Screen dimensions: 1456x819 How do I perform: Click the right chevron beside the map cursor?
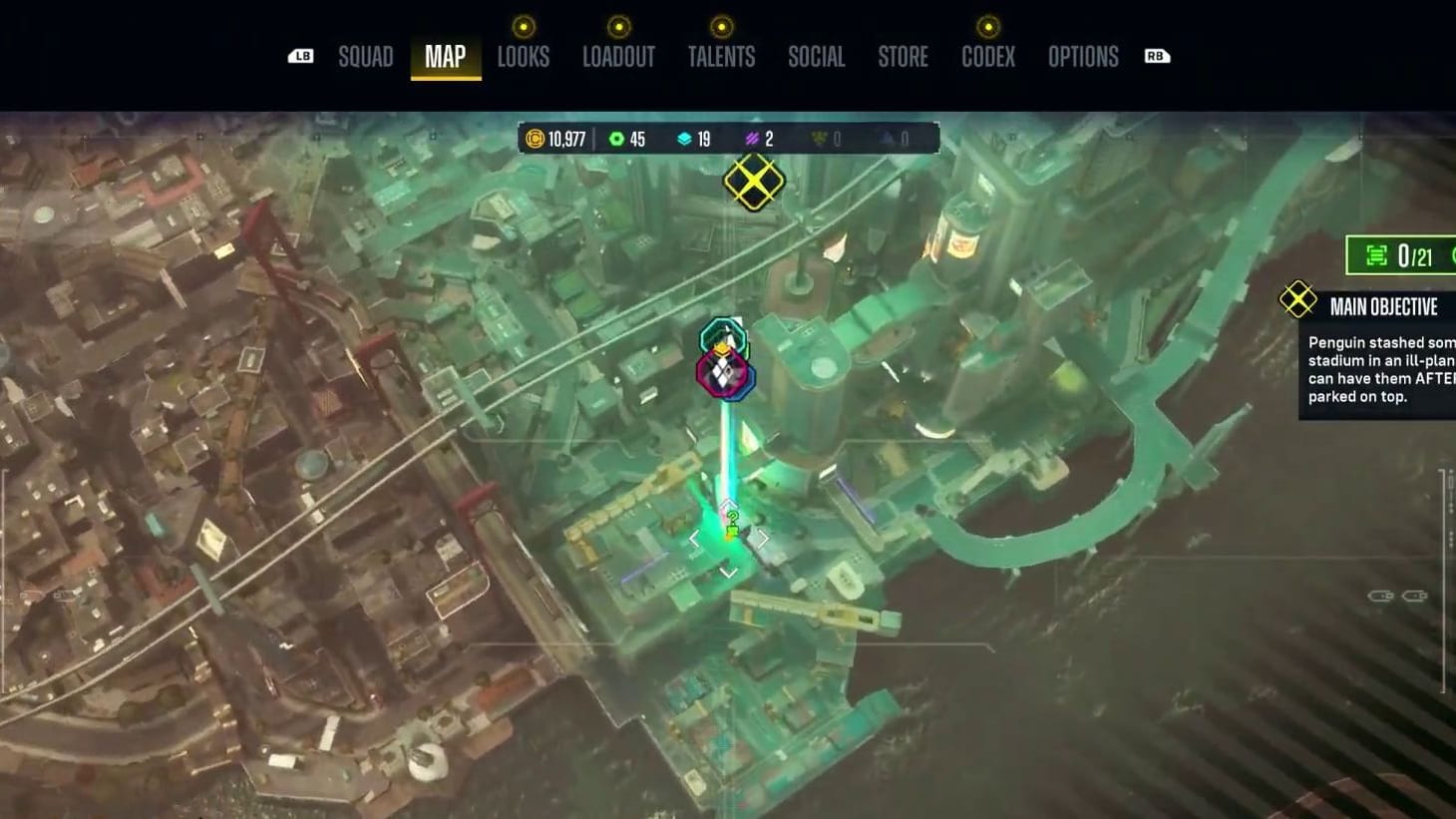tap(764, 536)
